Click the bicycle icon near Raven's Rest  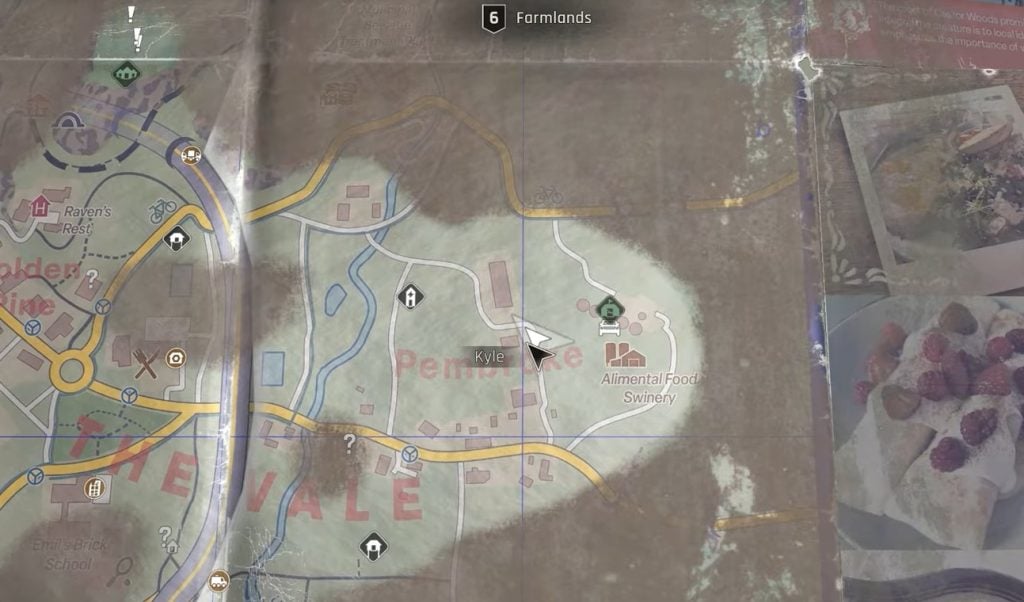pyautogui.click(x=161, y=211)
